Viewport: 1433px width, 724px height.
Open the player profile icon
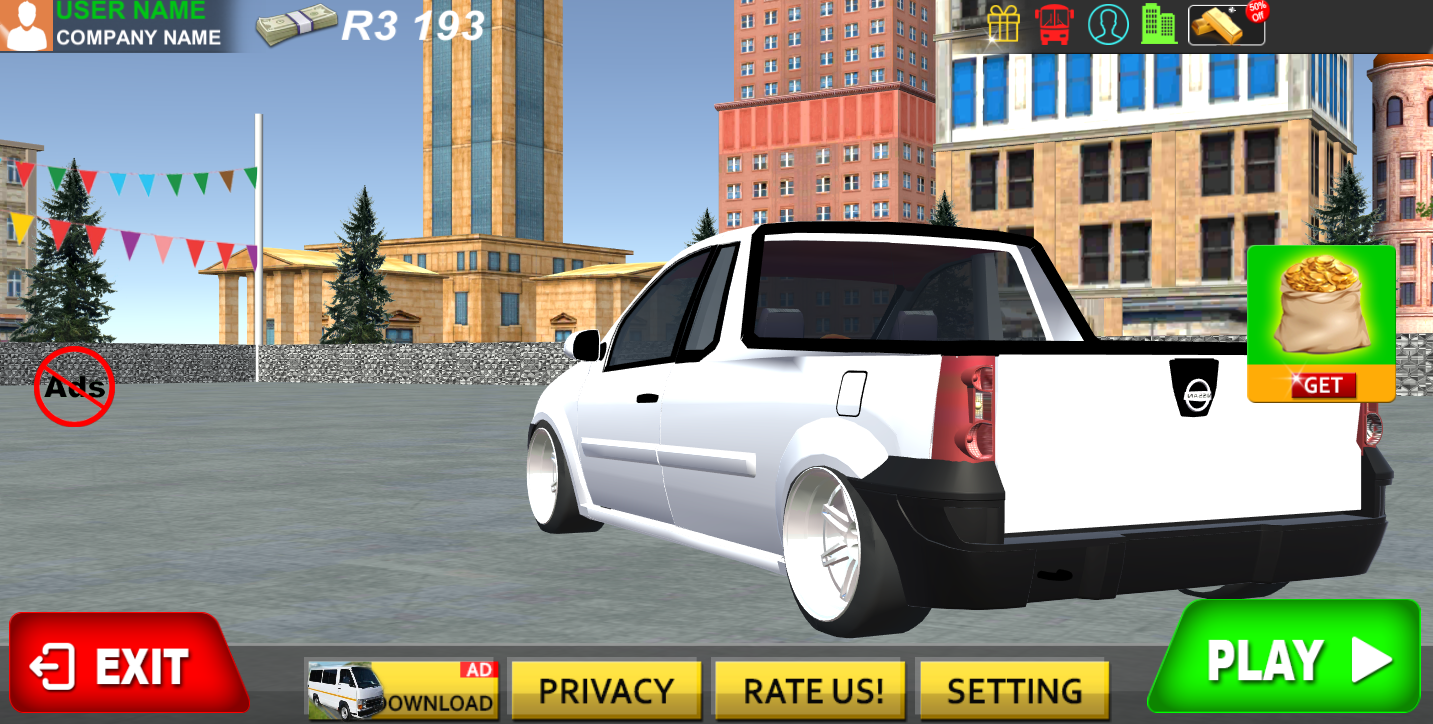(1107, 24)
